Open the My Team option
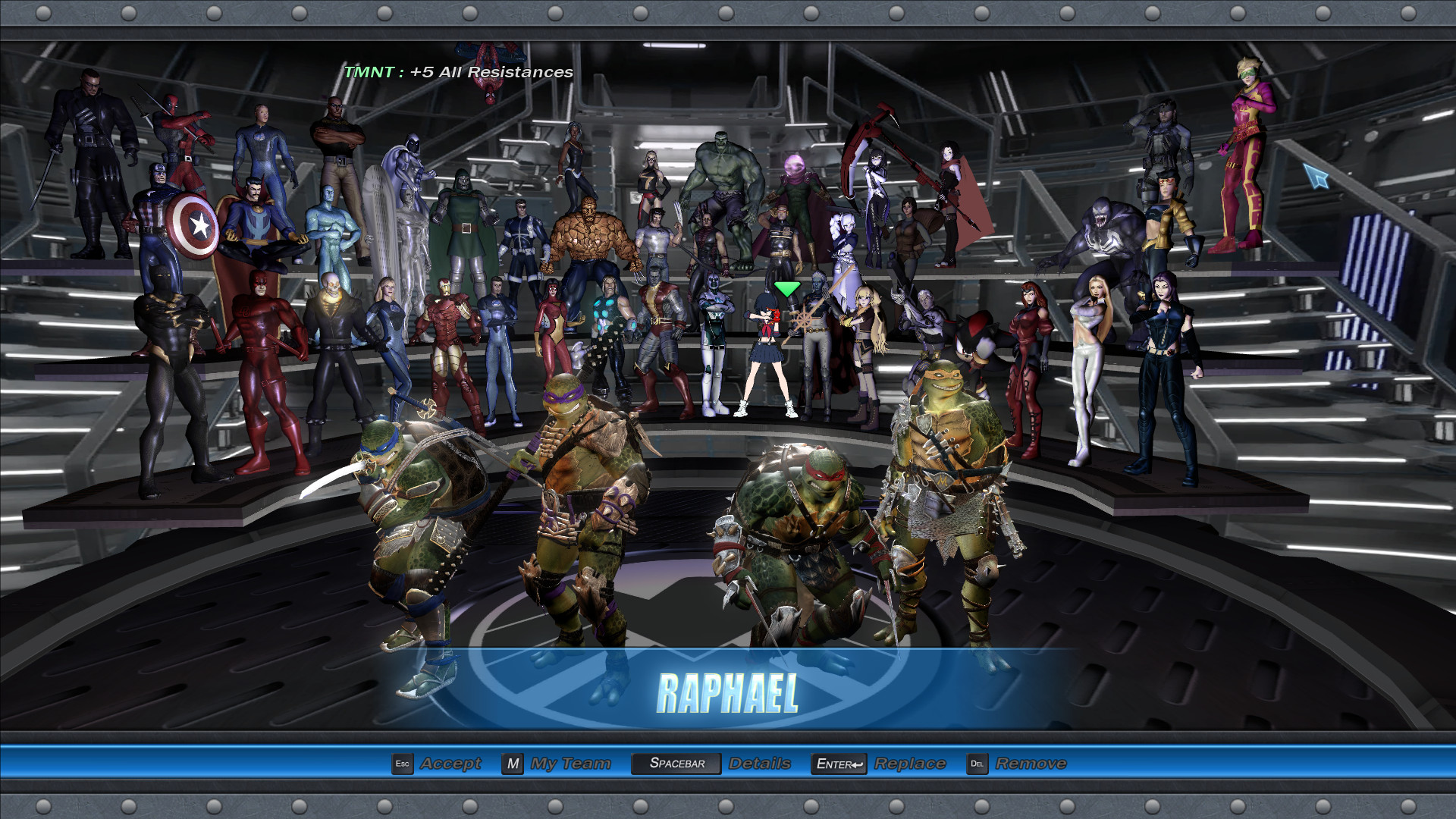1456x819 pixels. point(570,764)
